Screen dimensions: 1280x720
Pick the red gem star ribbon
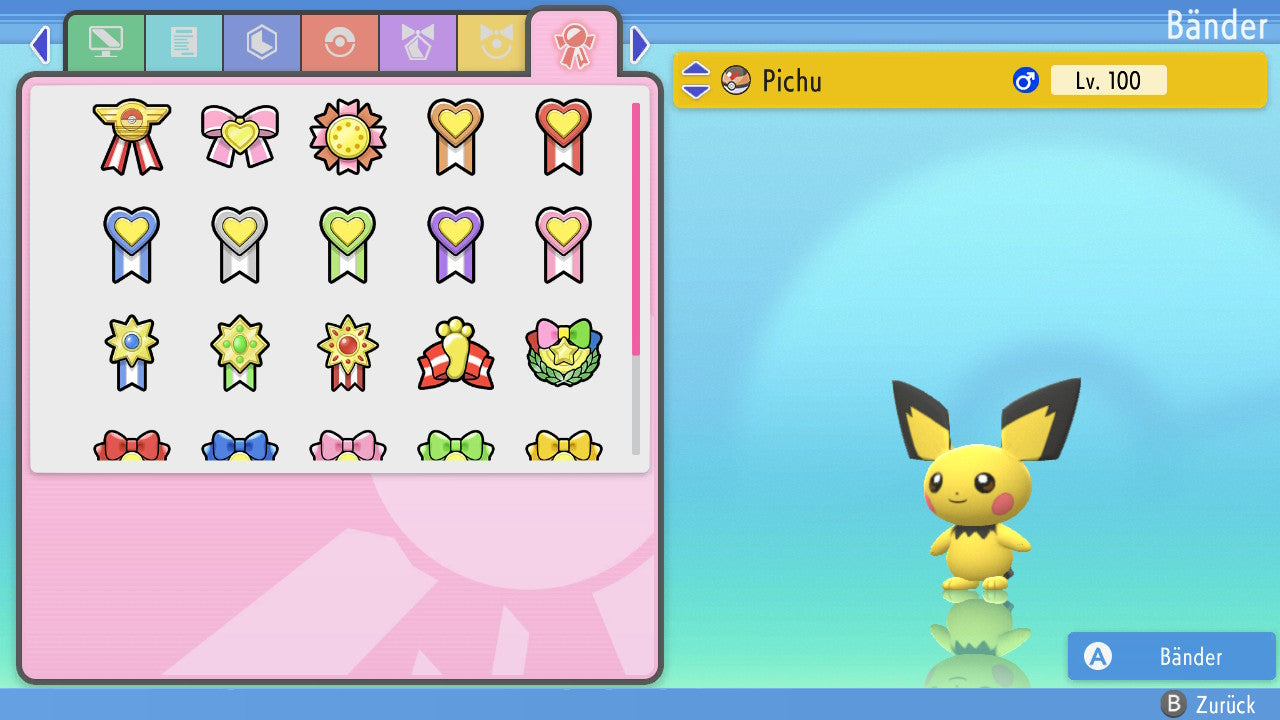pos(347,354)
